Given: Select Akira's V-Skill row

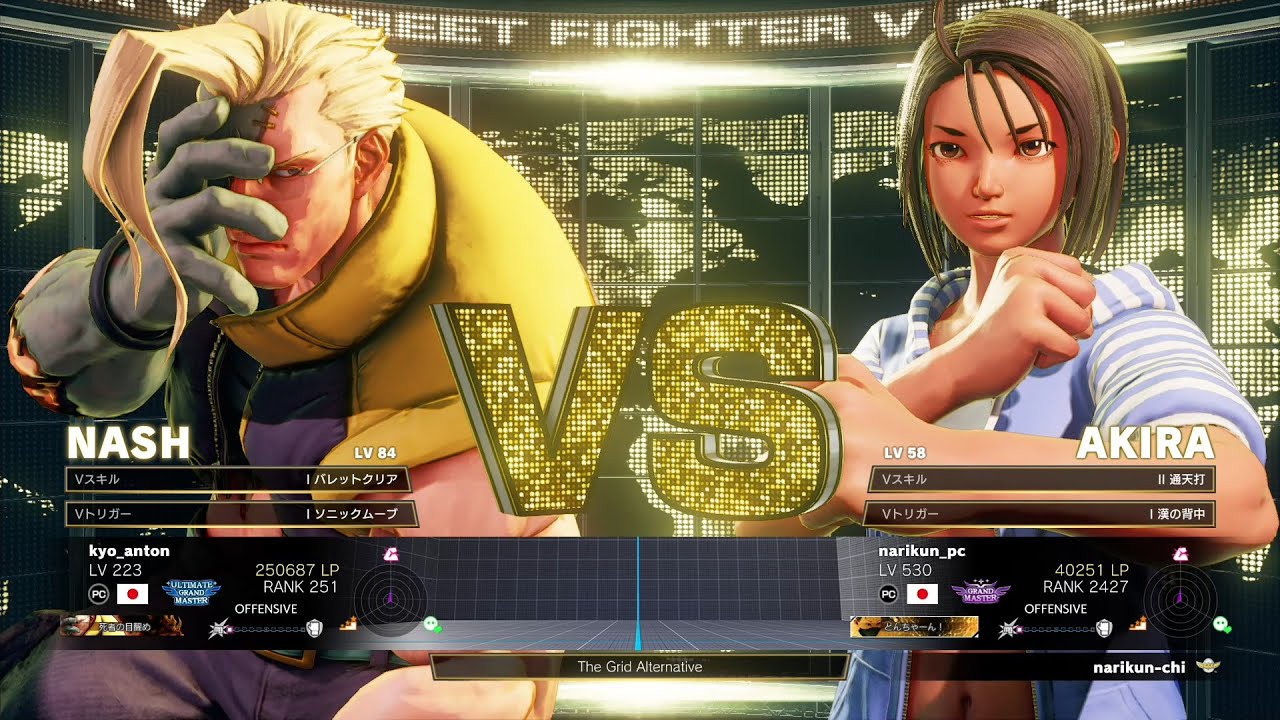Looking at the screenshot, I should pos(1040,479).
